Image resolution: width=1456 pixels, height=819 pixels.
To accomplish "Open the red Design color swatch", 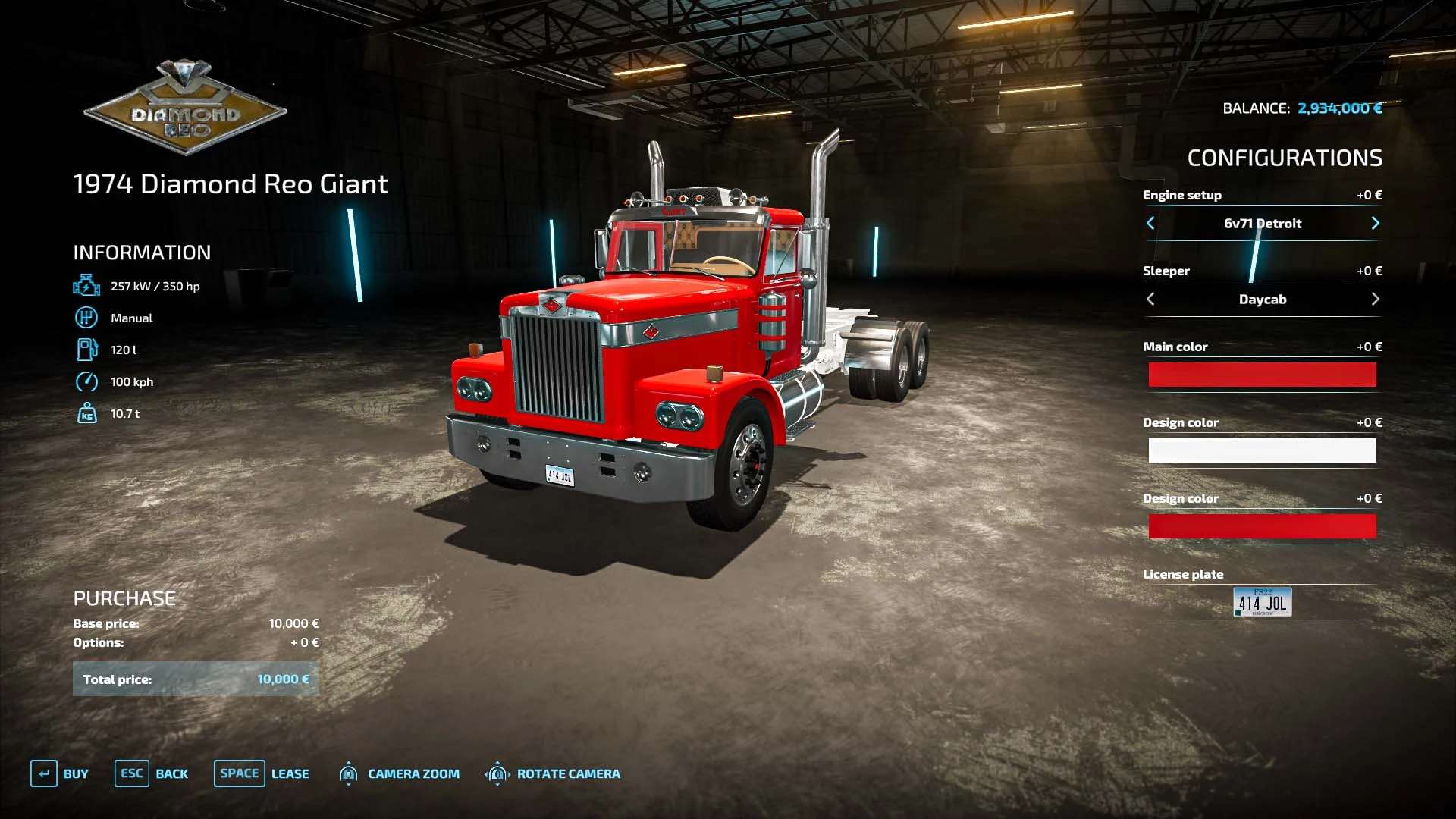I will 1262,526.
